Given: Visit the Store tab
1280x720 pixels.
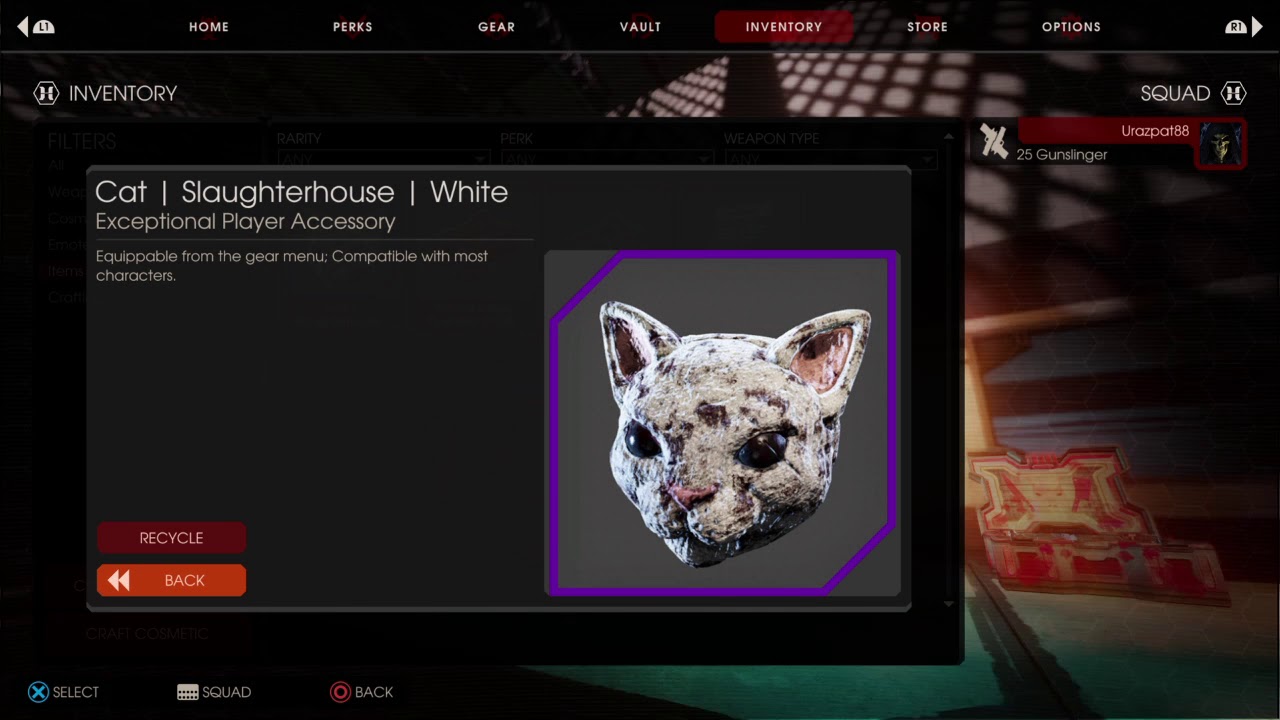Looking at the screenshot, I should [927, 27].
